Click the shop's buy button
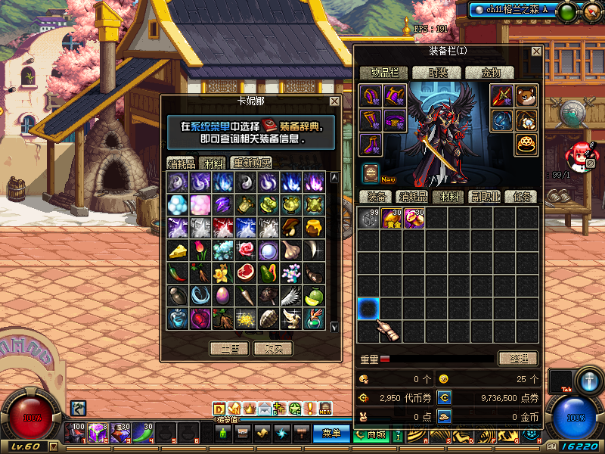The height and width of the screenshot is (454, 605). point(229,348)
